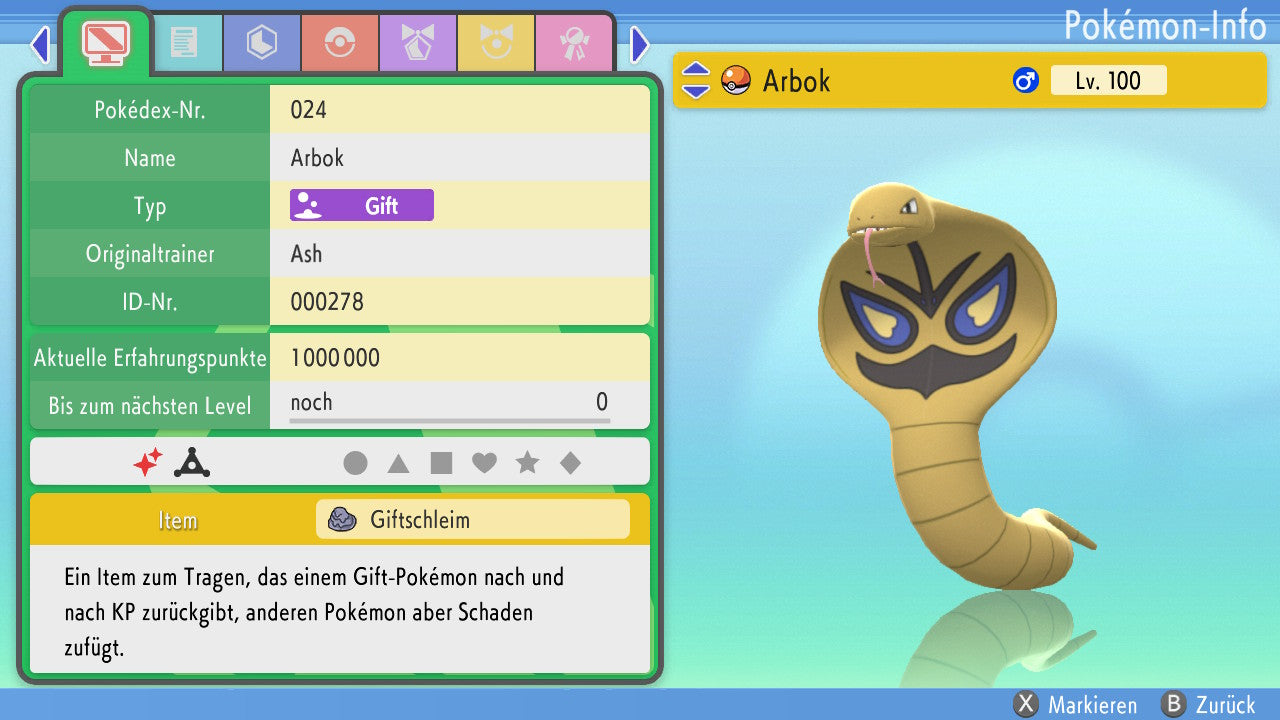Select the Giftschleim held item
The image size is (1280, 720).
pyautogui.click(x=472, y=520)
